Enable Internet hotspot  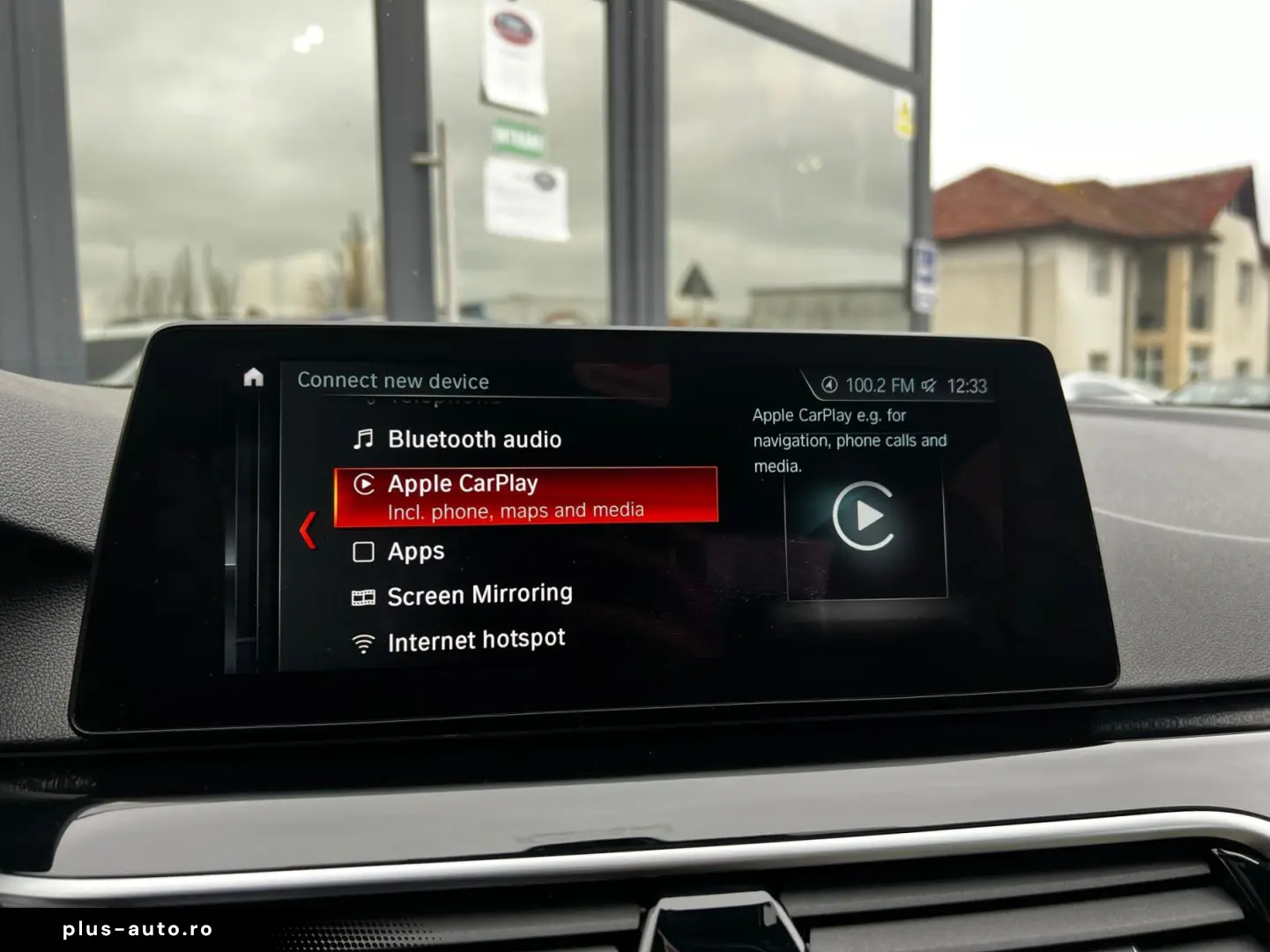(476, 638)
